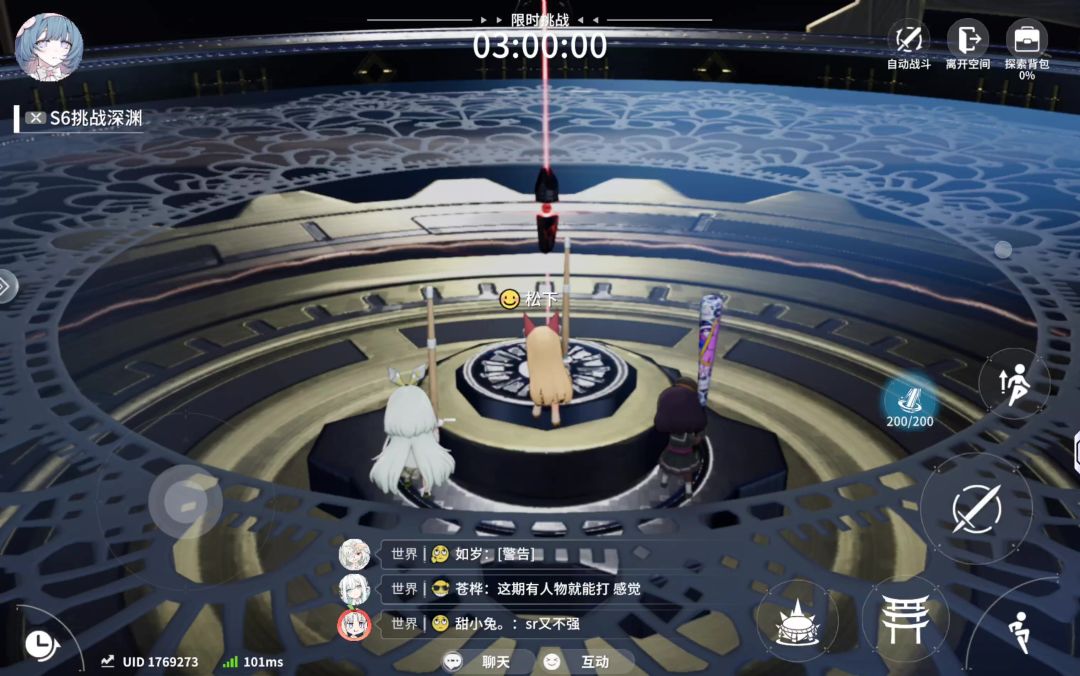Screen dimensions: 1080x676
Task: Expand the left edge arrow tab
Action: coord(5,287)
